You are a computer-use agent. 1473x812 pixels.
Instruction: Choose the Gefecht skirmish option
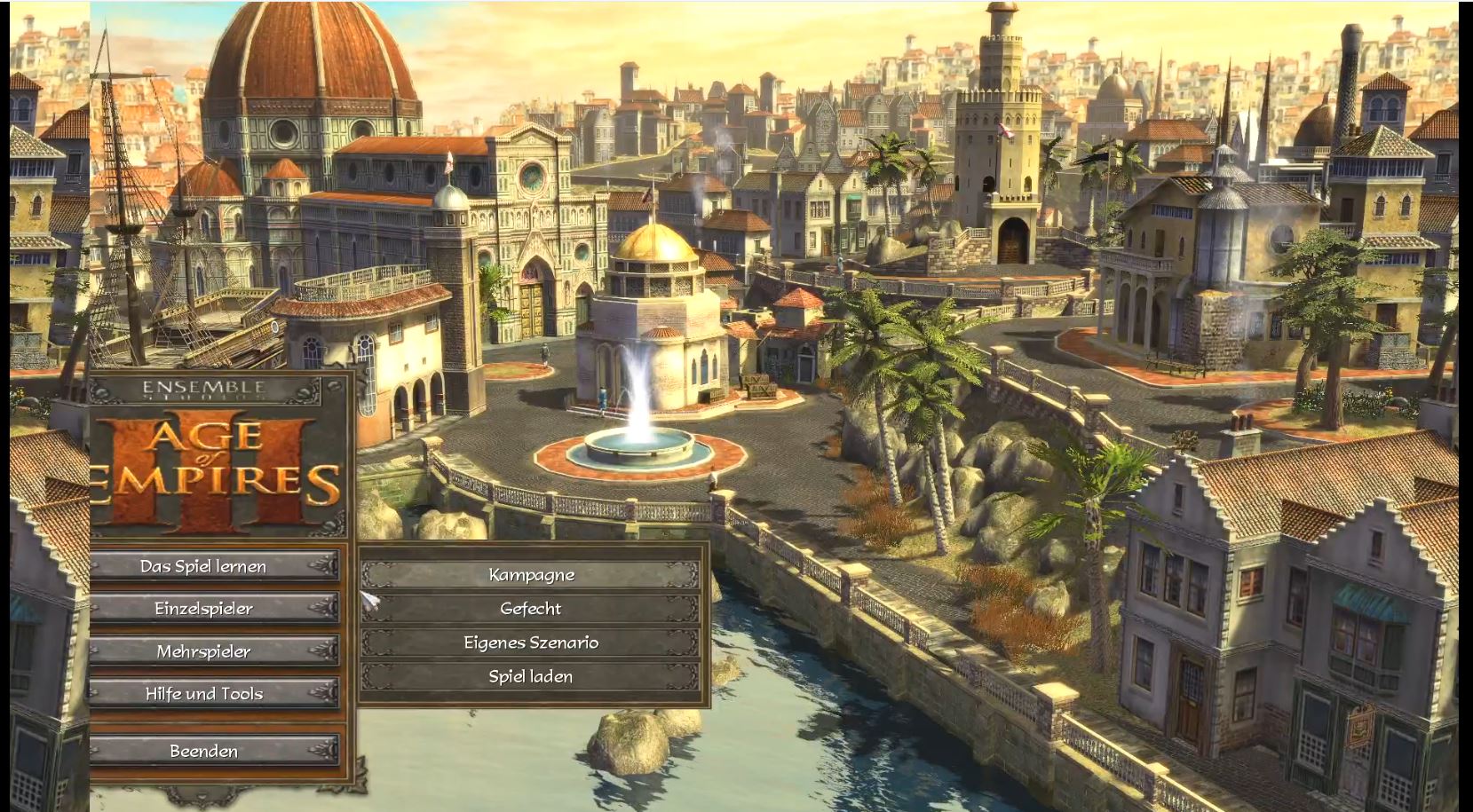click(531, 609)
